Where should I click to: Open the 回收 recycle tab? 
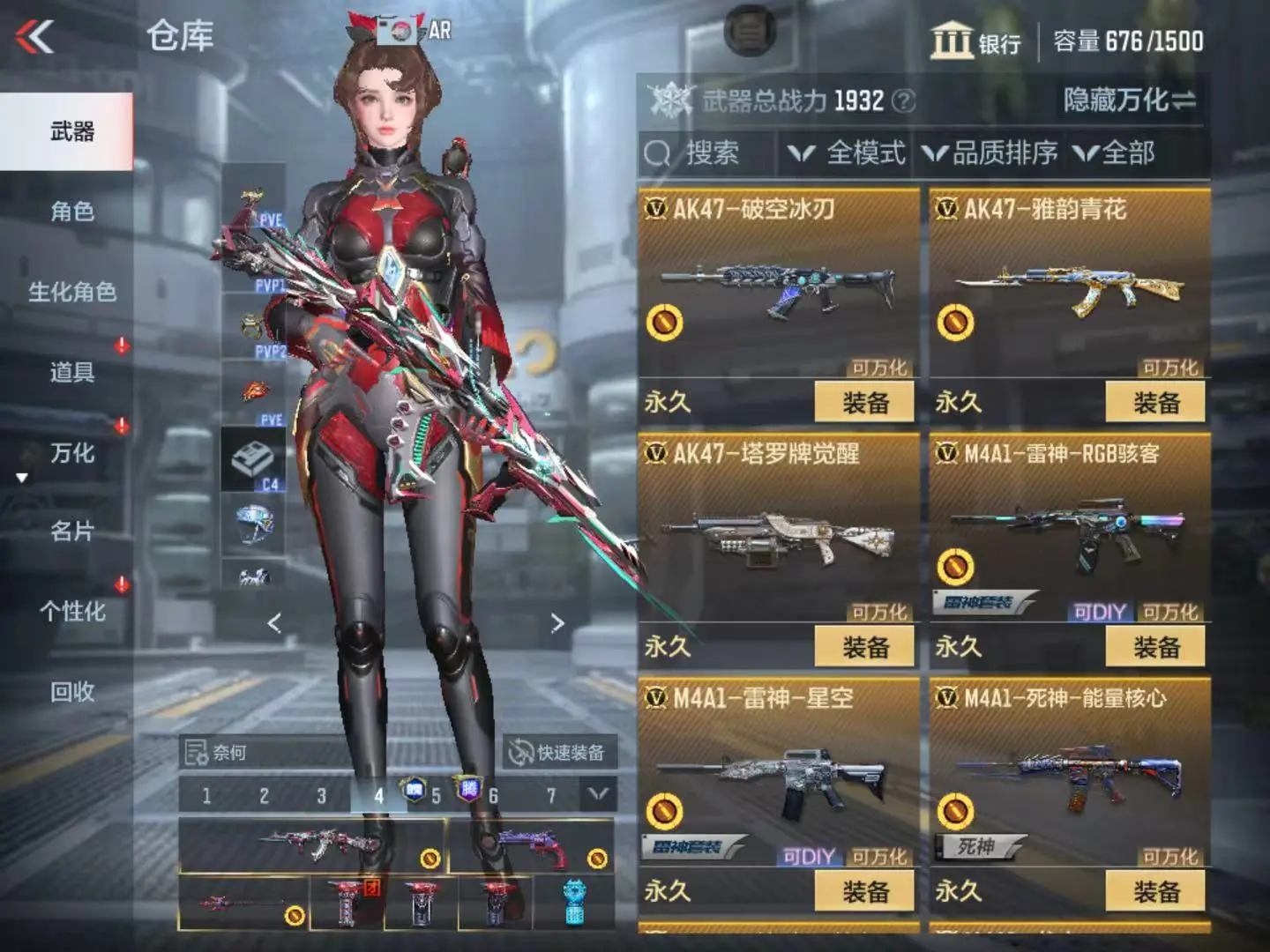click(x=72, y=692)
